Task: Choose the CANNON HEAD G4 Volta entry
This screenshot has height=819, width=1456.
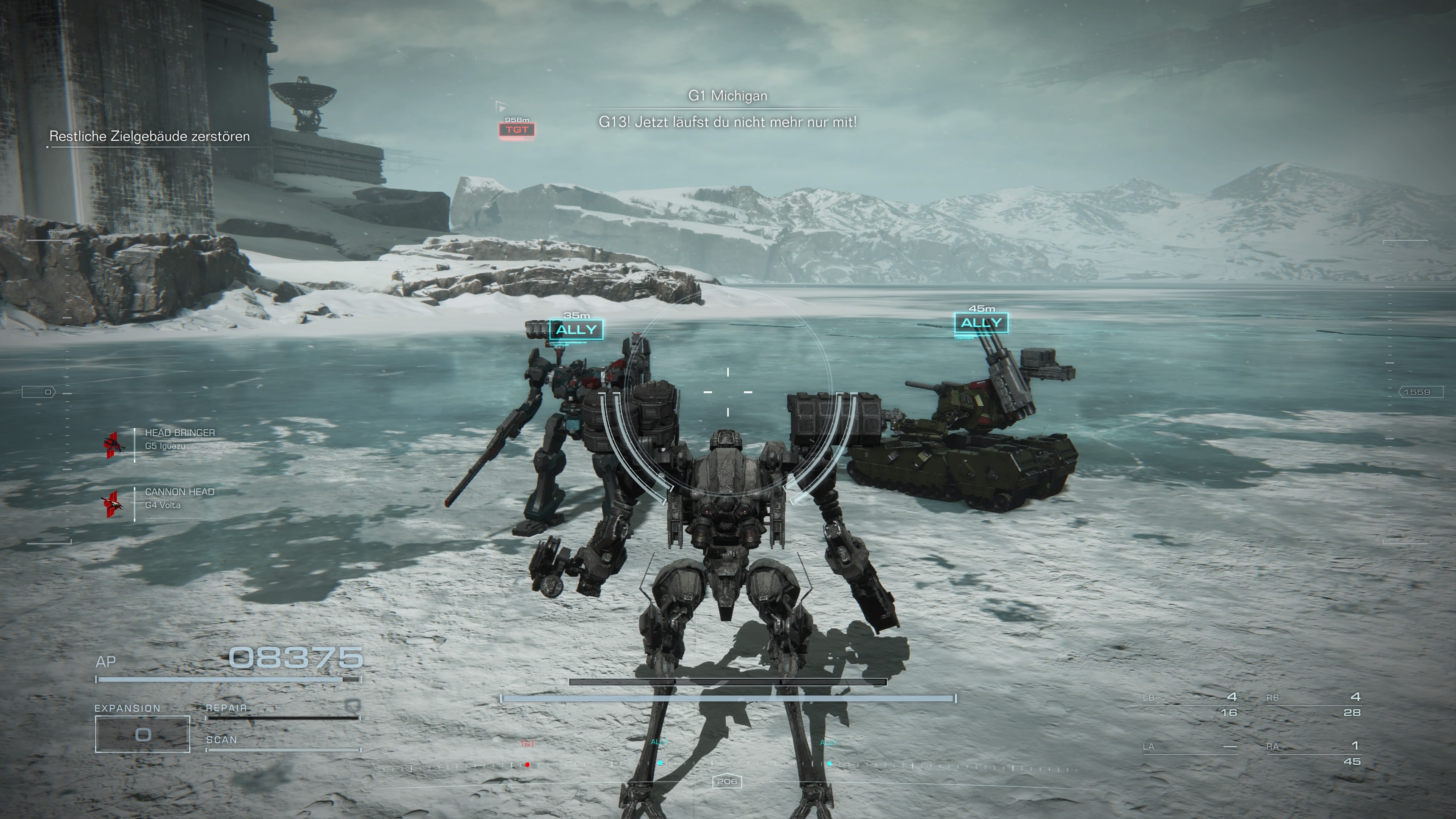Action: click(x=179, y=499)
